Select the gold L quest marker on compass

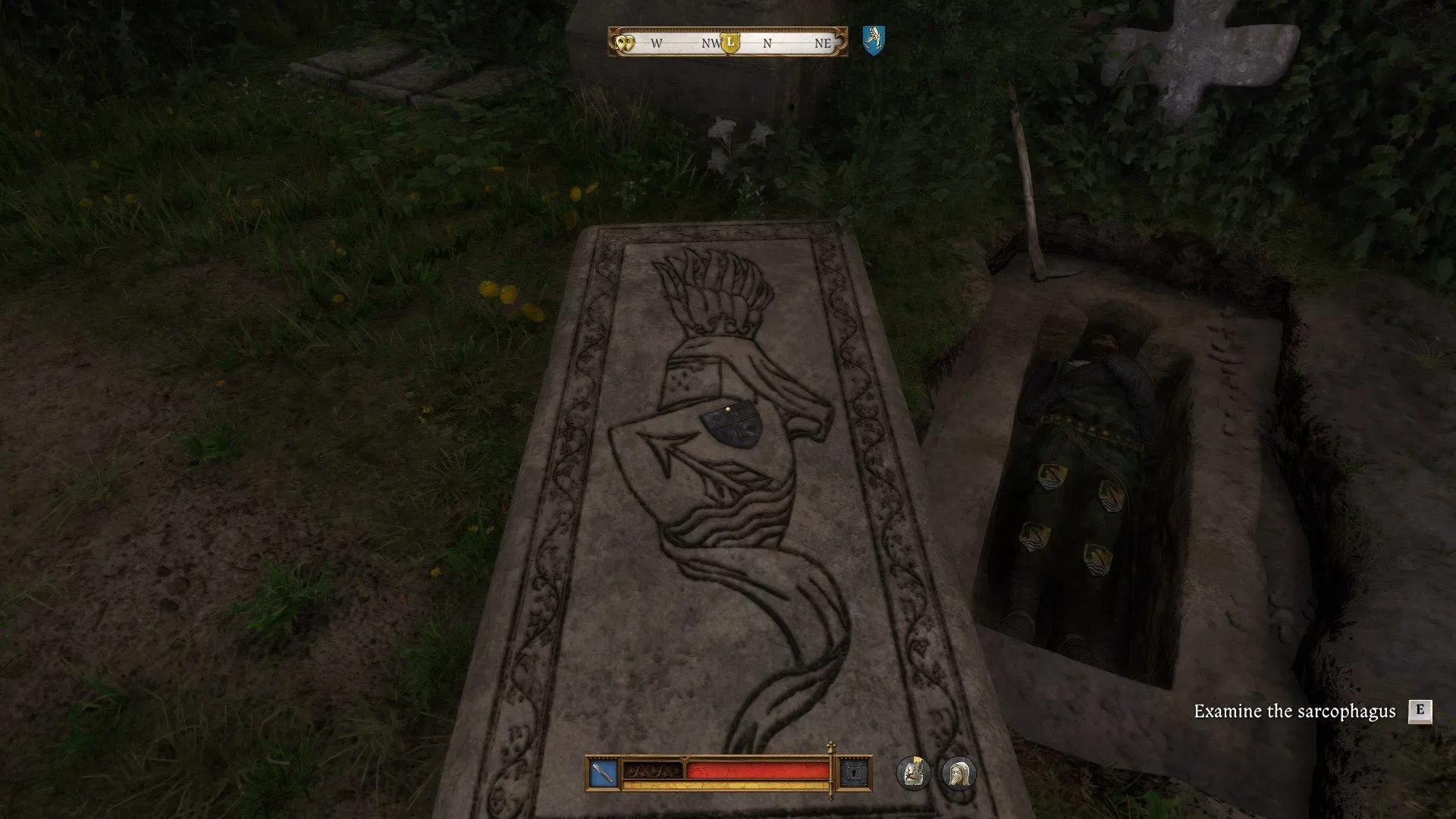(x=730, y=45)
